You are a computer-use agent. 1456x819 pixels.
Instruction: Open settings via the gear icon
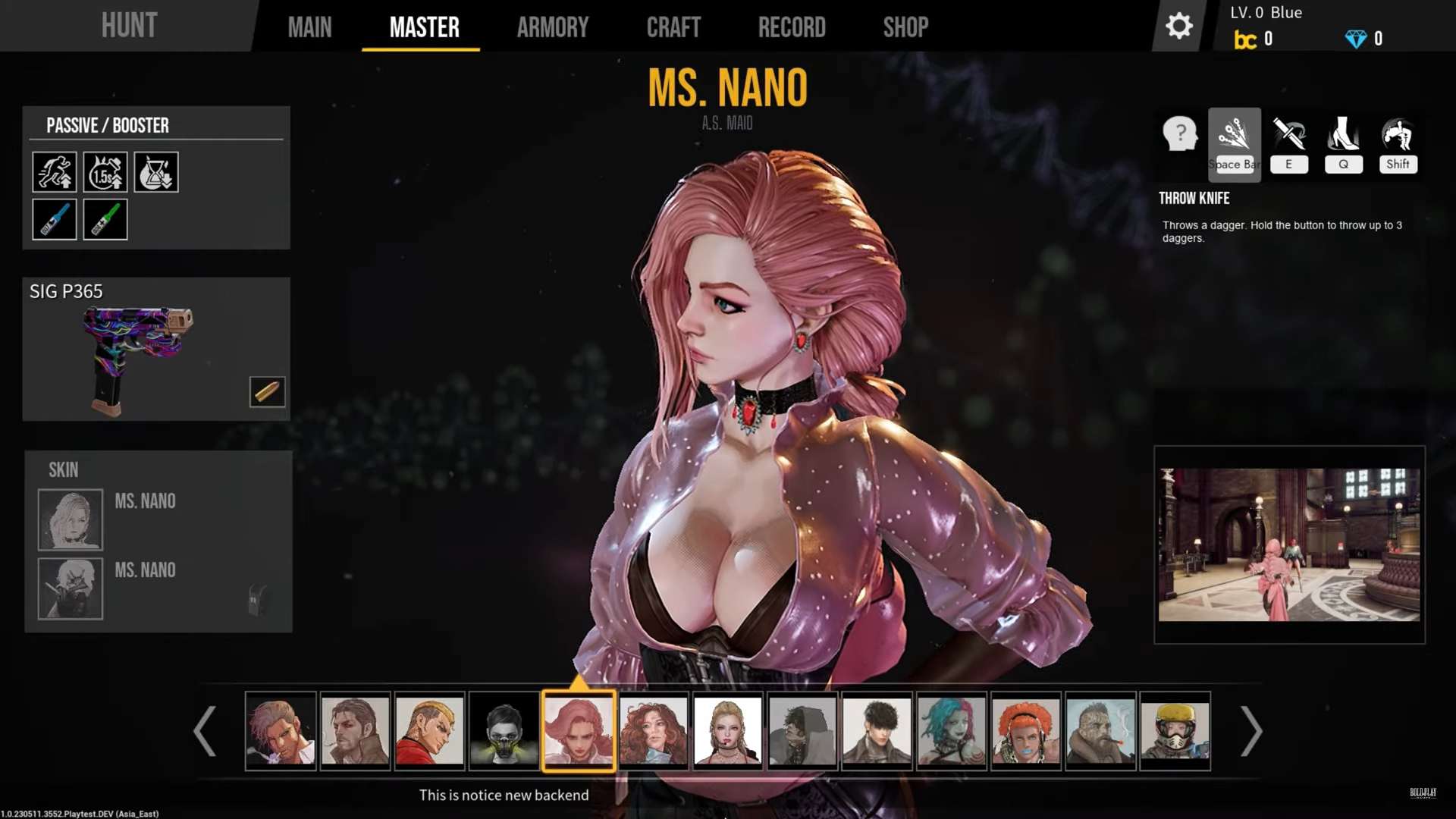point(1178,27)
